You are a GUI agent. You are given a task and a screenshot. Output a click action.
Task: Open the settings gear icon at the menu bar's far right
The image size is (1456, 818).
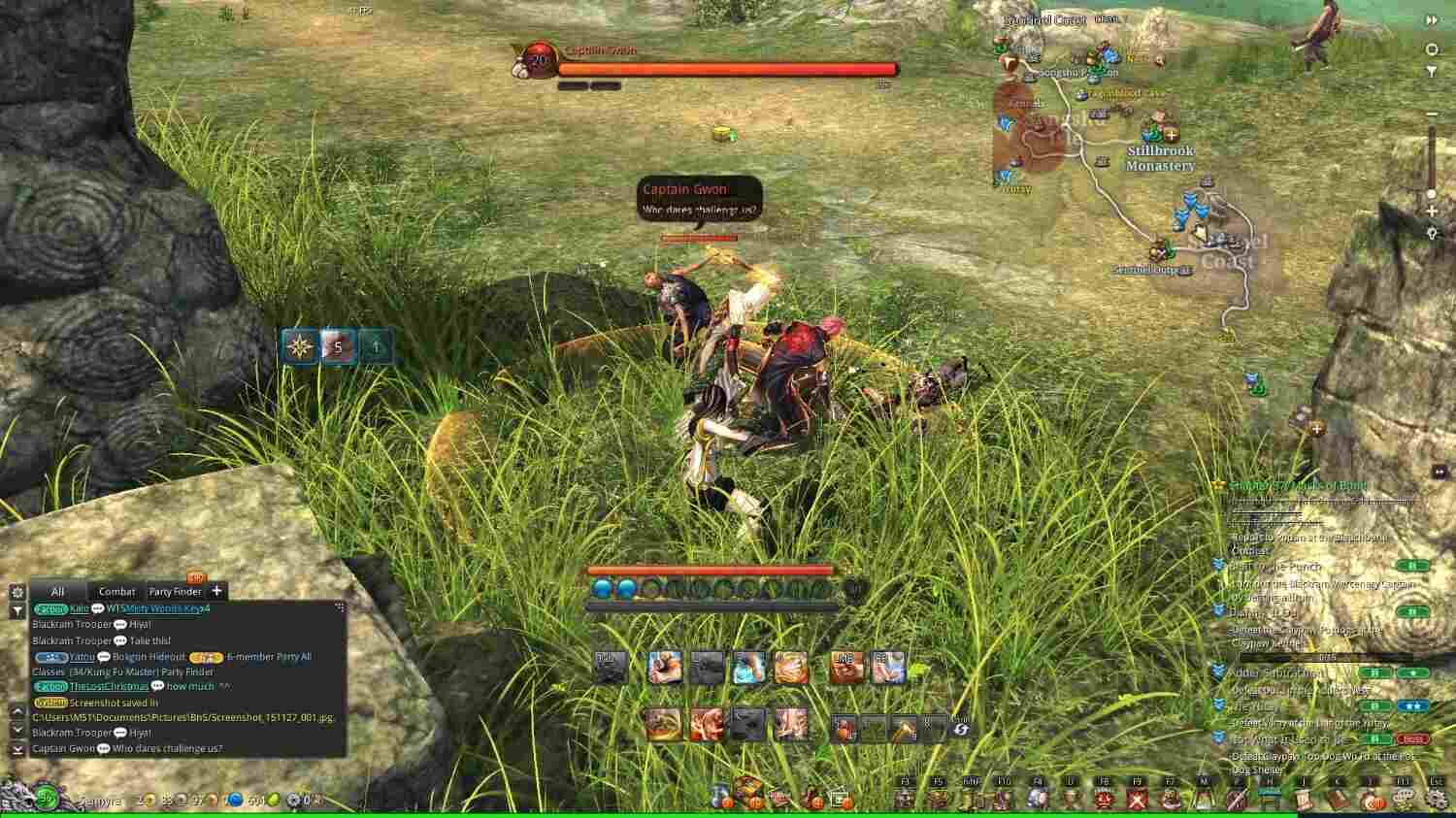pyautogui.click(x=1439, y=800)
